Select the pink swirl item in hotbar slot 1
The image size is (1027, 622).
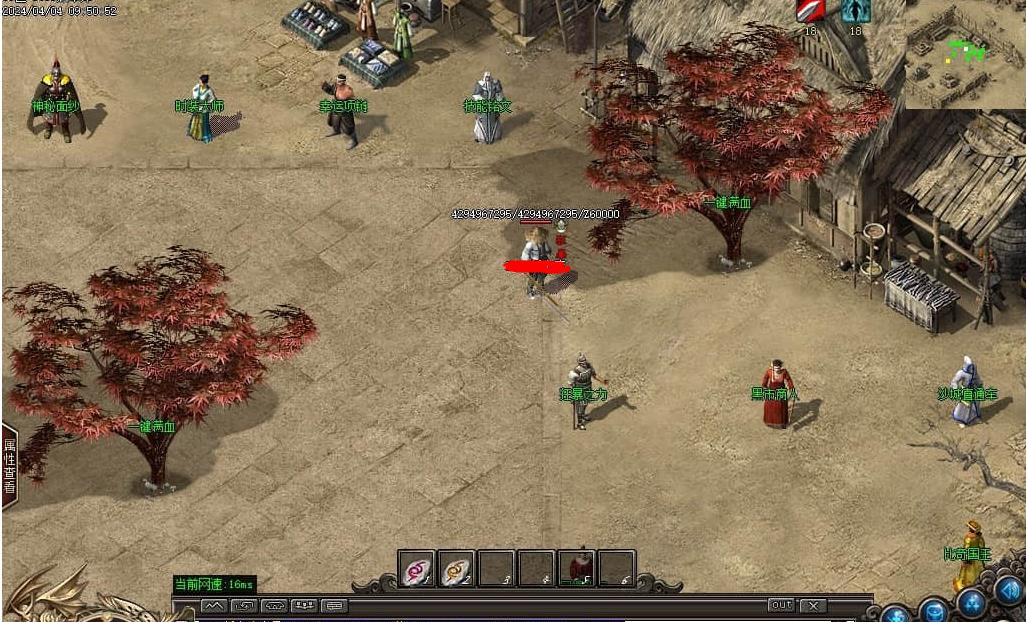pyautogui.click(x=416, y=569)
